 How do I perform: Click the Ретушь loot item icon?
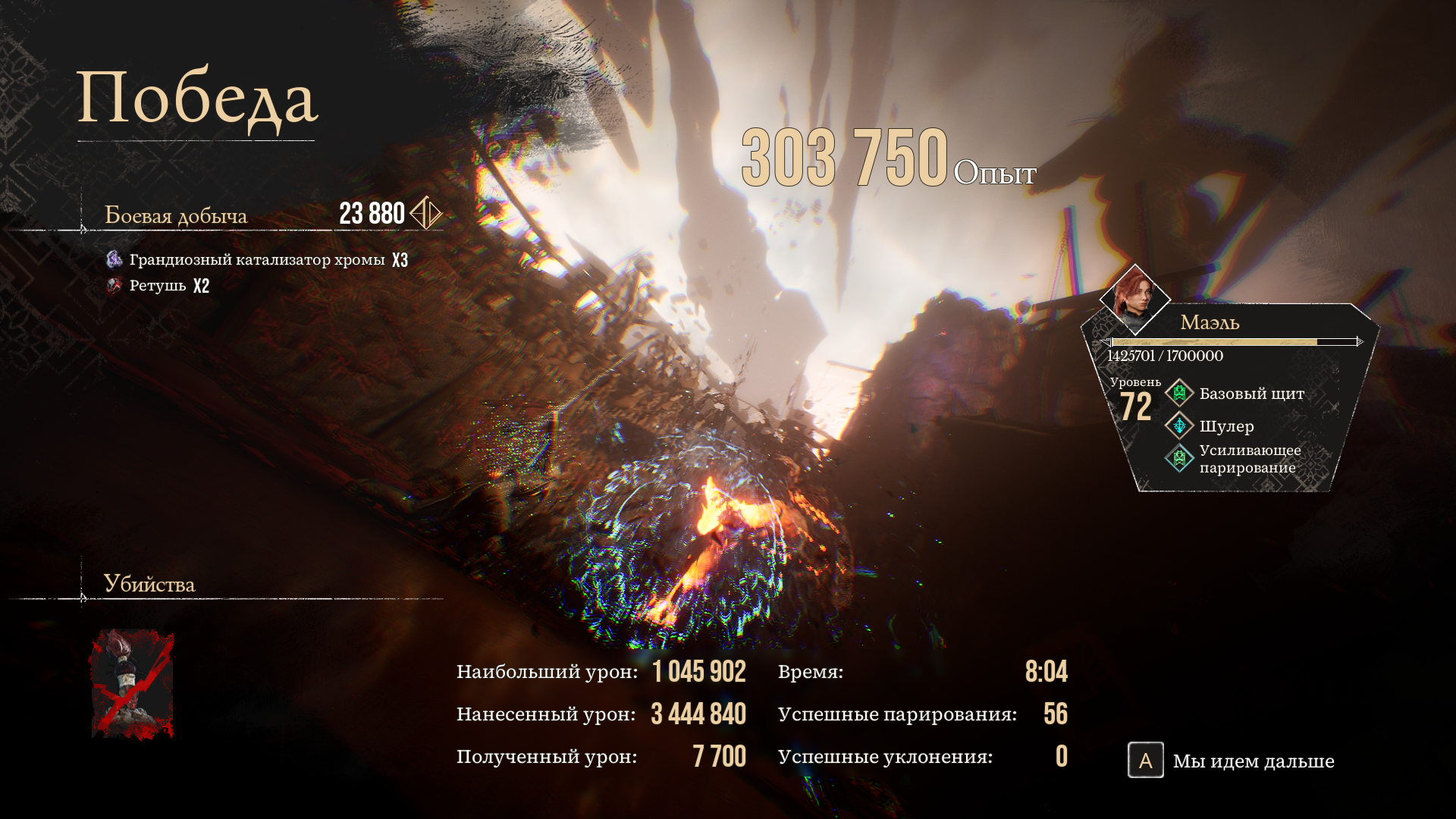point(115,287)
